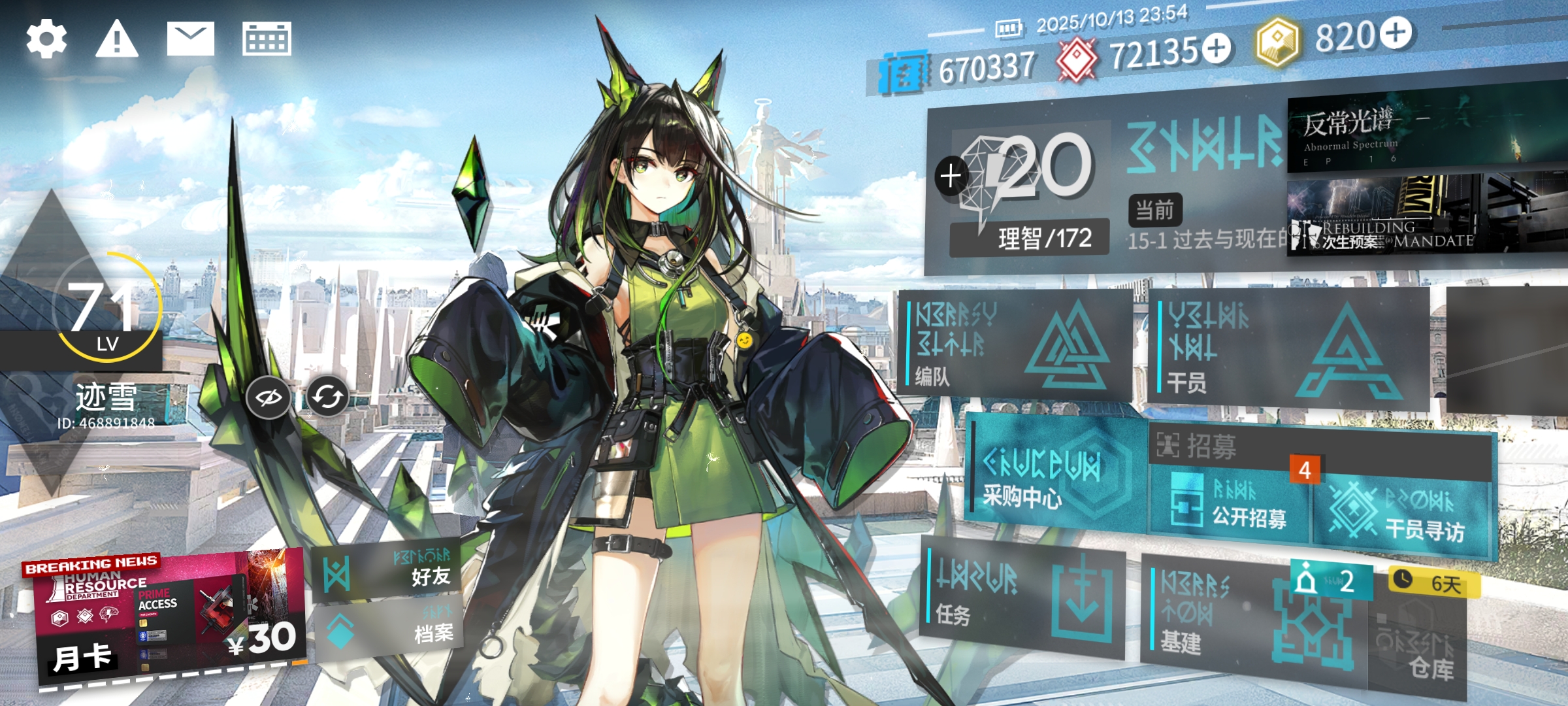Add more Orundum with plus button
This screenshot has height=706, width=1568.
coord(1217,48)
